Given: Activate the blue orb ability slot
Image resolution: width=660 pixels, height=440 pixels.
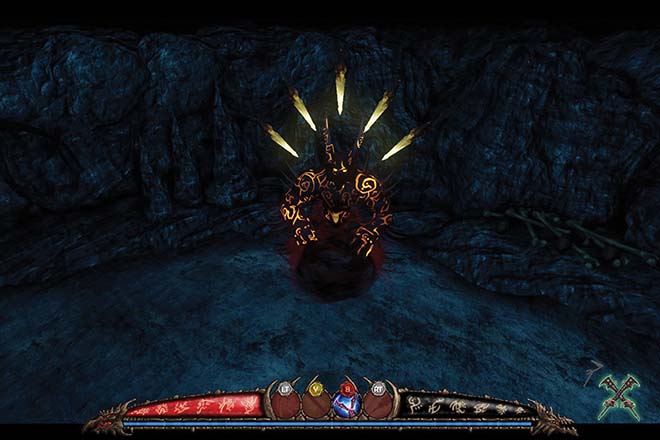Looking at the screenshot, I should [x=347, y=404].
